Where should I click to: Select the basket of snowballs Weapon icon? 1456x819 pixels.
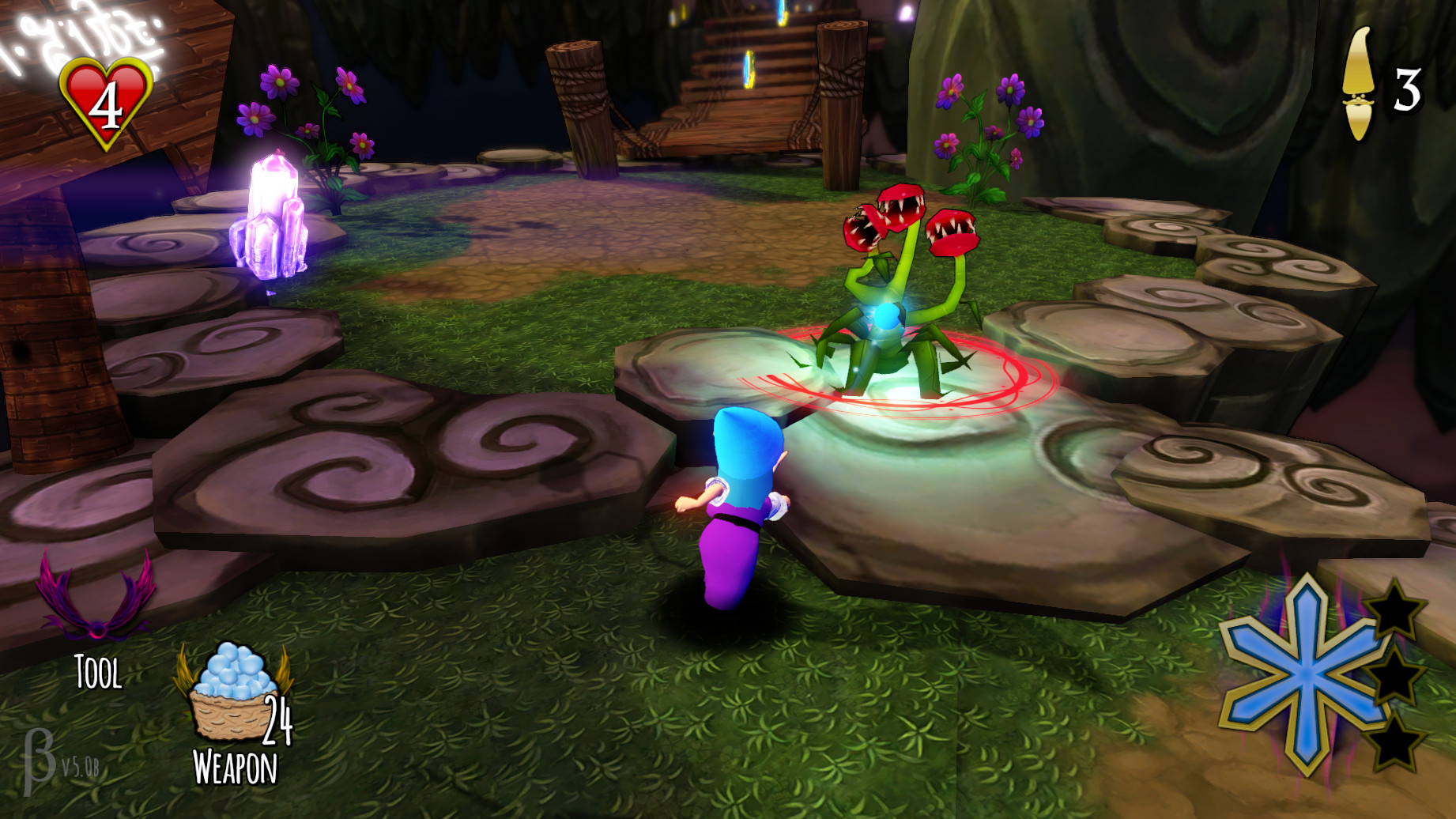pos(230,696)
